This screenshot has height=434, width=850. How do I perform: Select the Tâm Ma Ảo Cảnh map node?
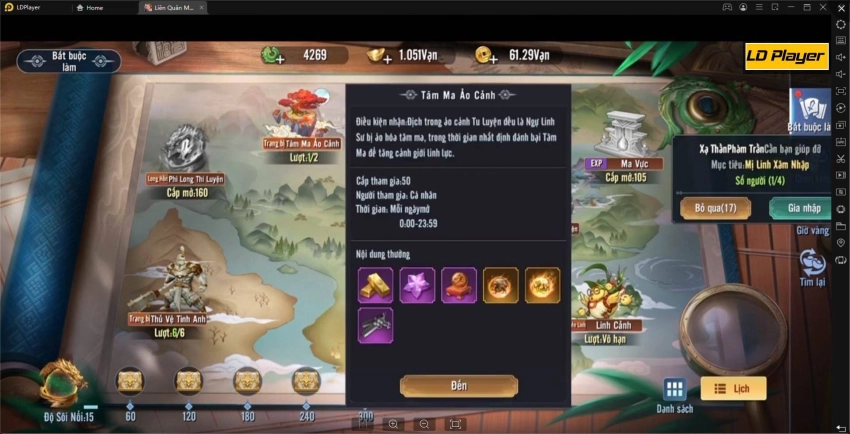click(300, 115)
